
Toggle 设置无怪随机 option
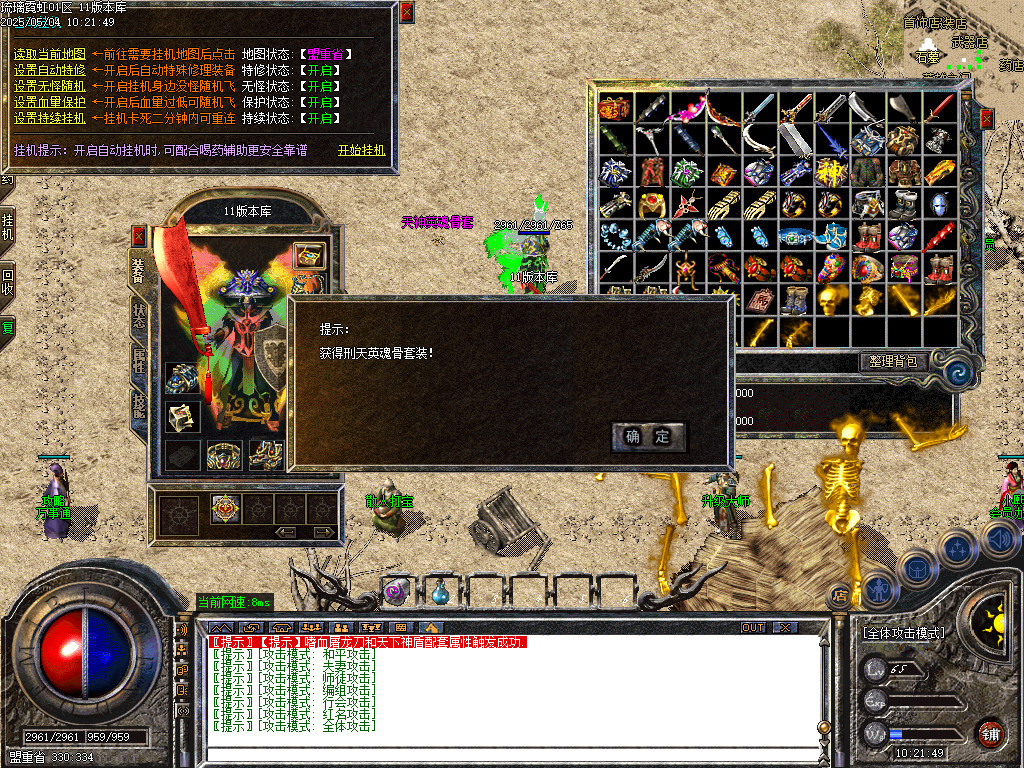point(49,86)
